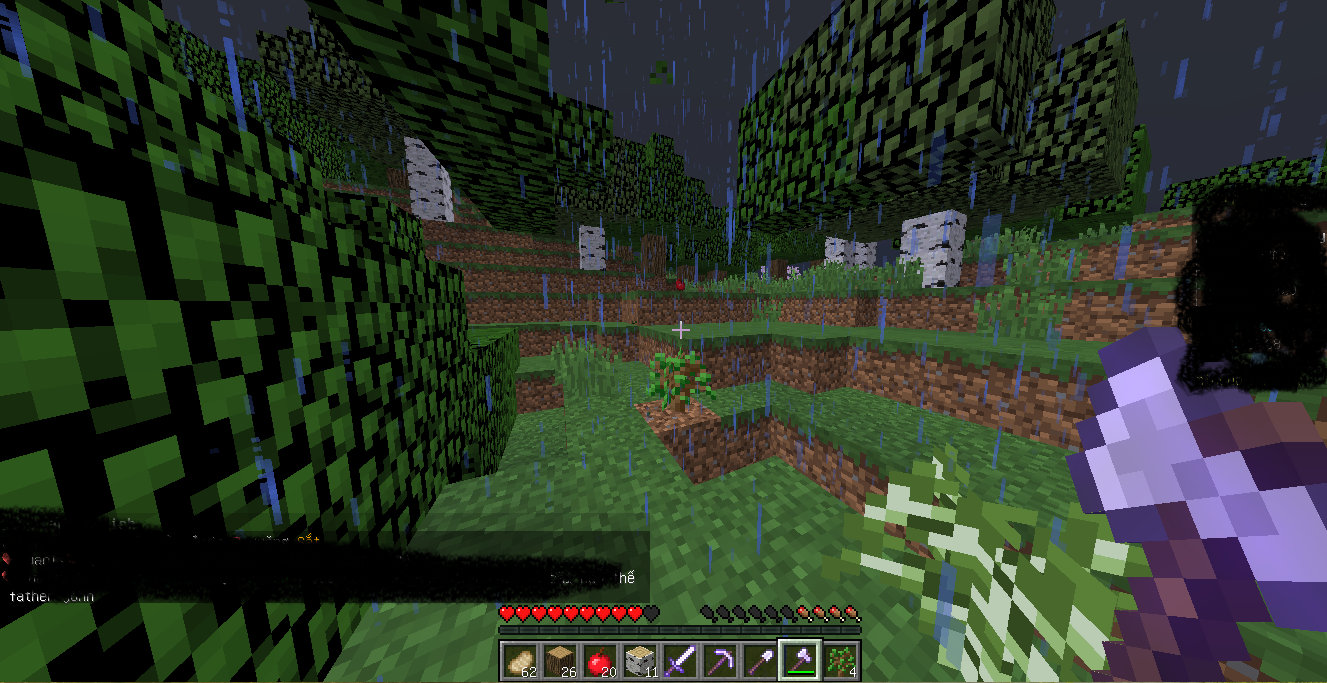Select the birch log hotbar slot
Image resolution: width=1327 pixels, height=683 pixels.
640,660
